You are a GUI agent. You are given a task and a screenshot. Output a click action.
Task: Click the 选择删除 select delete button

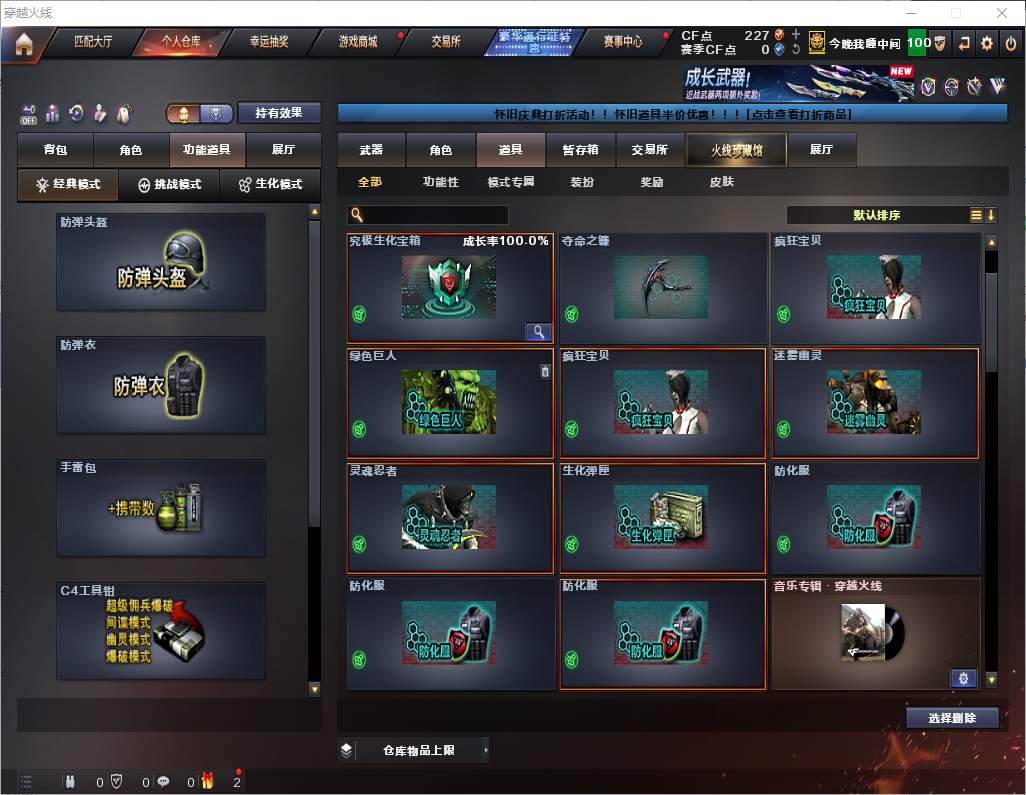(952, 718)
